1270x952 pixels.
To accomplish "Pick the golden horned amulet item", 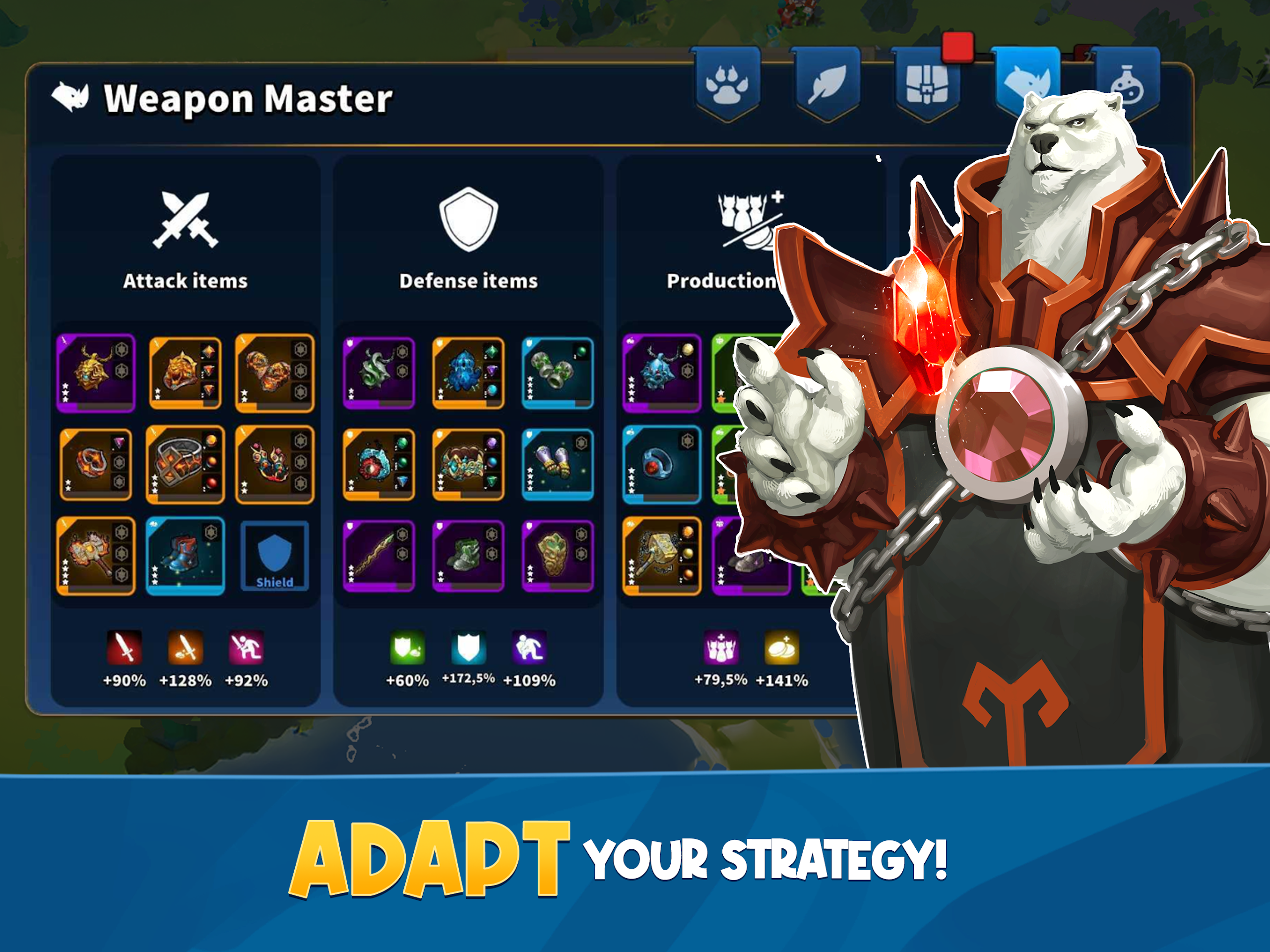I will coord(95,373).
